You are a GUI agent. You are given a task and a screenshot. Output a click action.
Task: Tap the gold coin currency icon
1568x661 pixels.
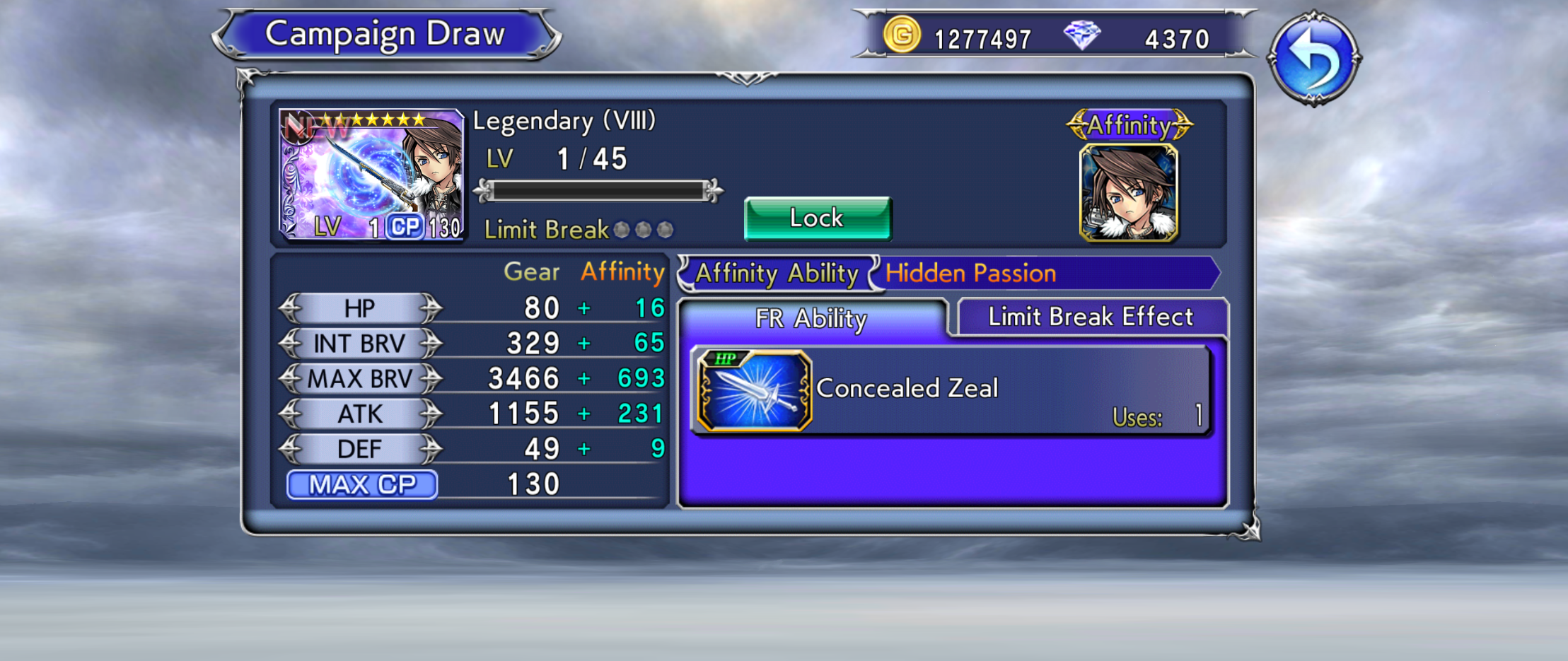coord(902,35)
